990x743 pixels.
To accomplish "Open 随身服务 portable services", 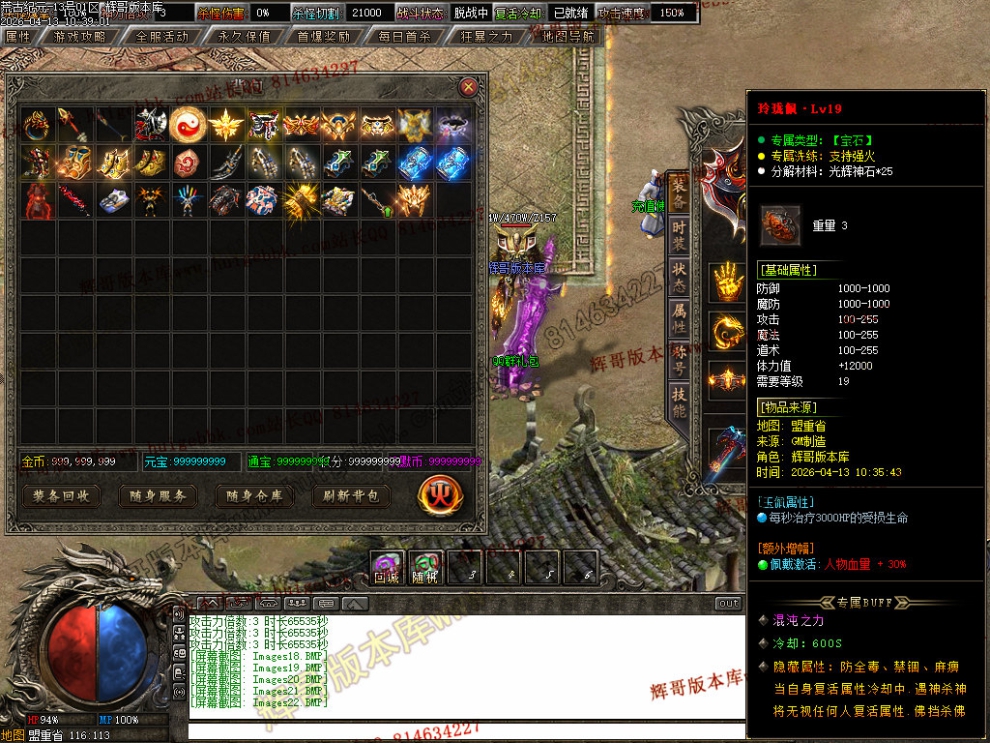I will point(157,495).
